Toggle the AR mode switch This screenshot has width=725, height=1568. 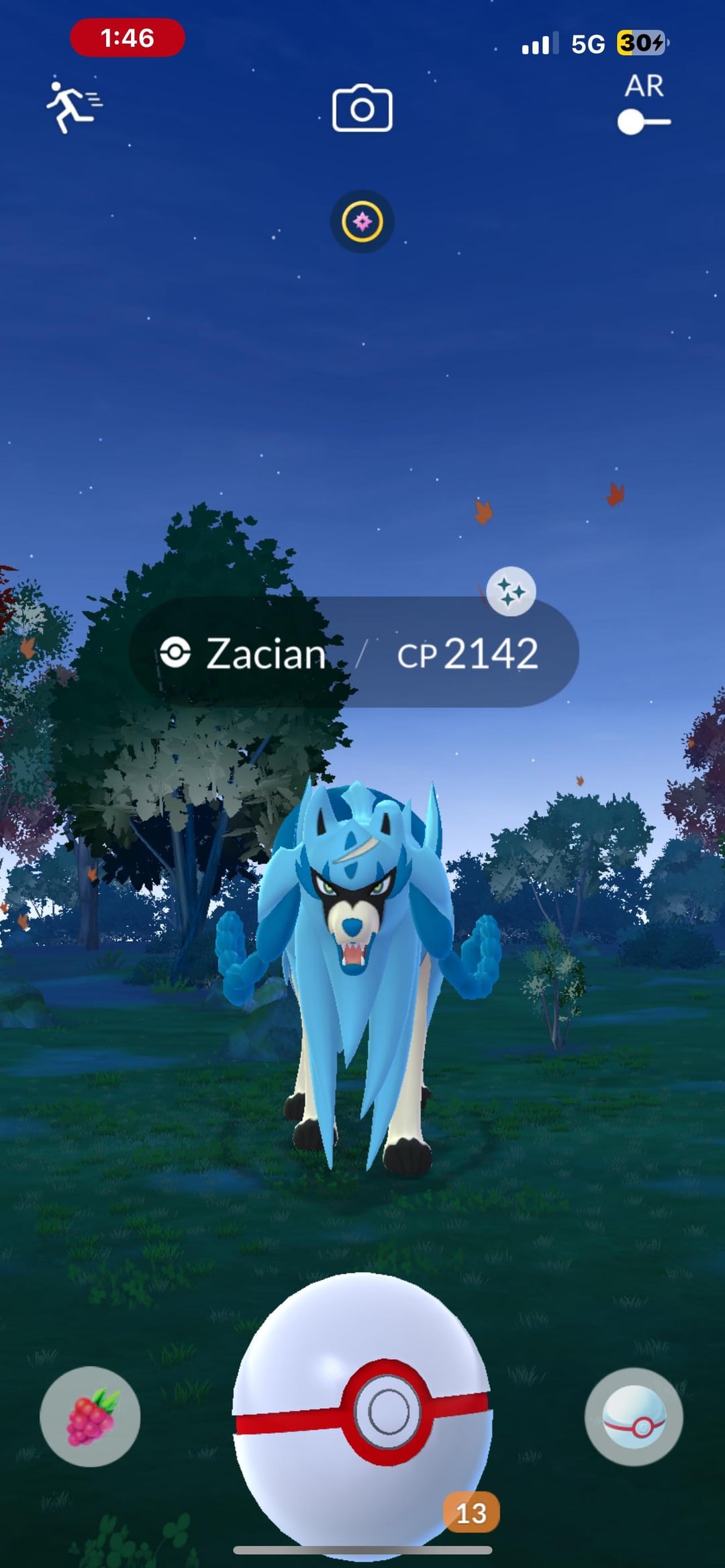643,122
